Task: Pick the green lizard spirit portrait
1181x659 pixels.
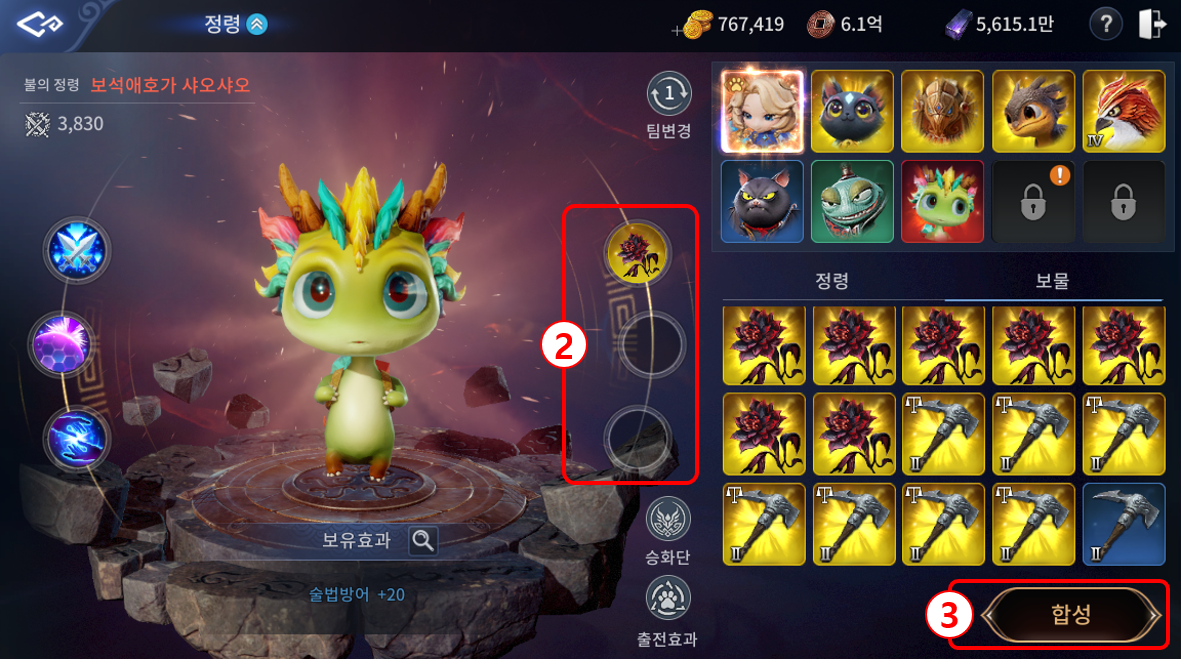Action: (852, 201)
